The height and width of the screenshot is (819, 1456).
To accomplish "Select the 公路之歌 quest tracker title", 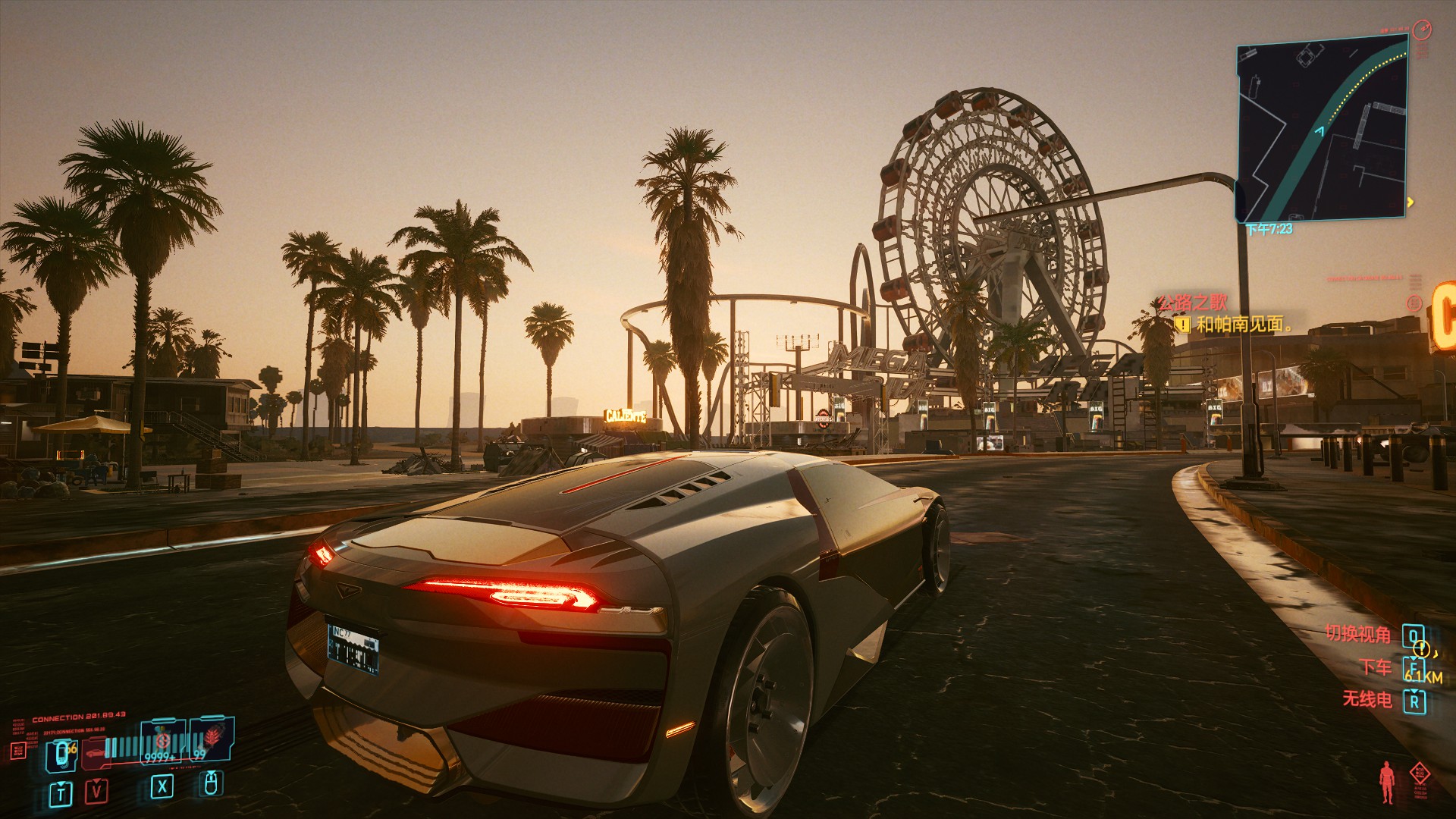I will click(1193, 303).
